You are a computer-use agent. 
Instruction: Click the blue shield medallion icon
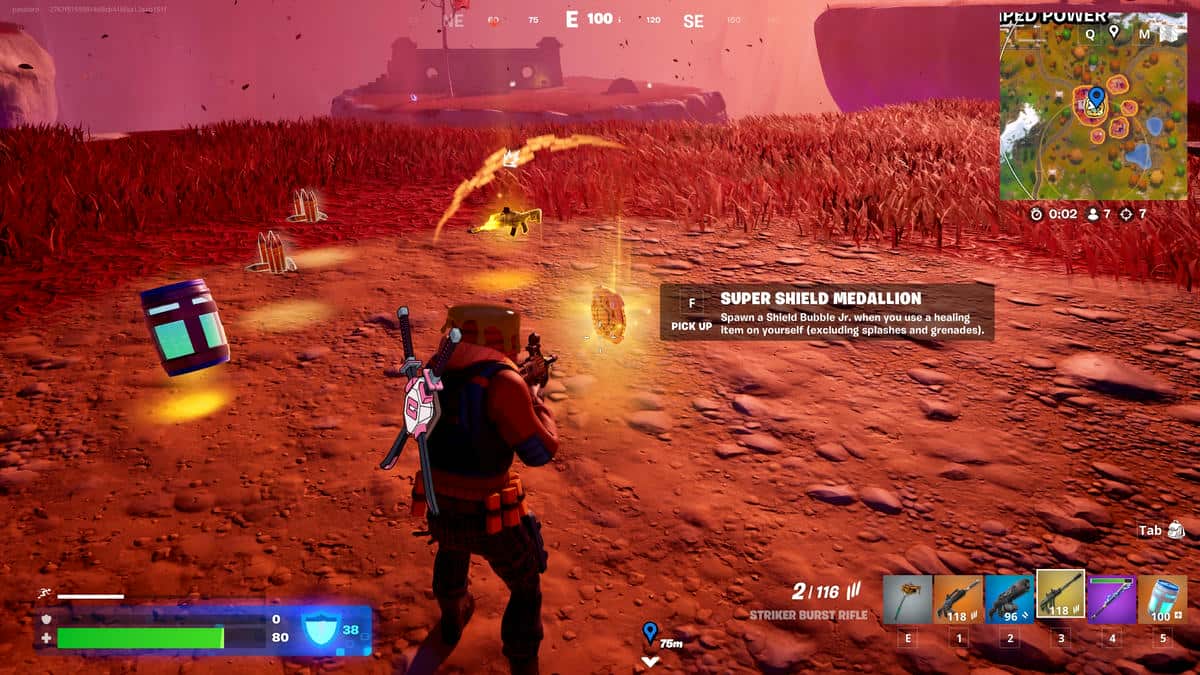[318, 629]
